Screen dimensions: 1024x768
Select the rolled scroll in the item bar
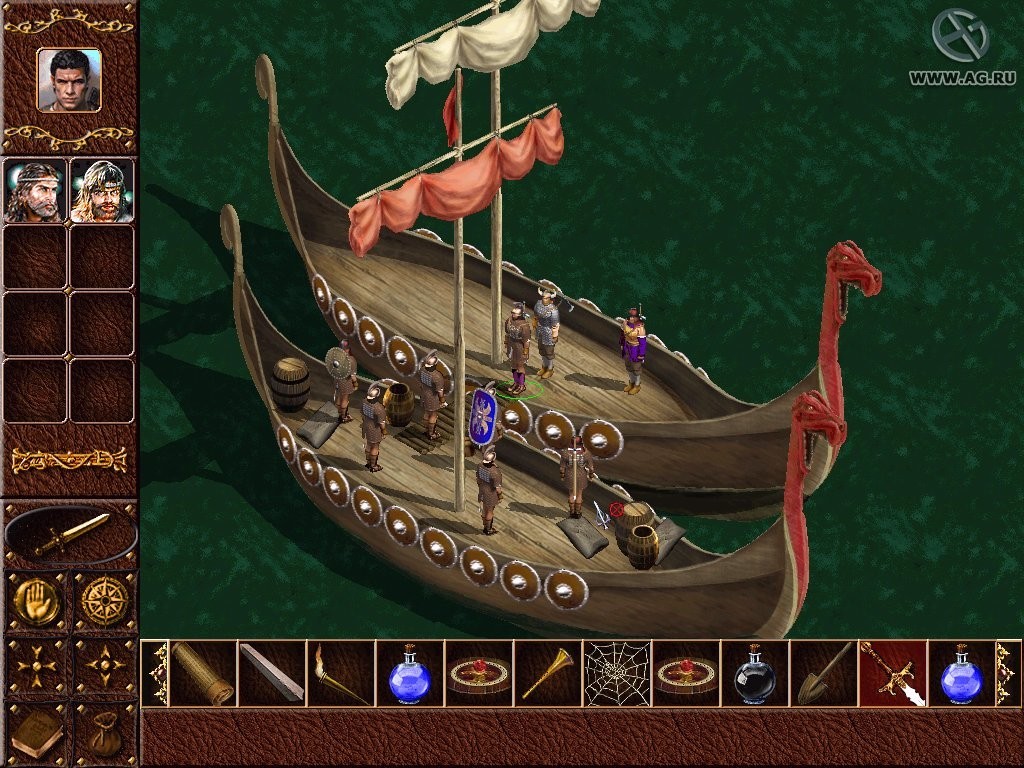point(203,673)
